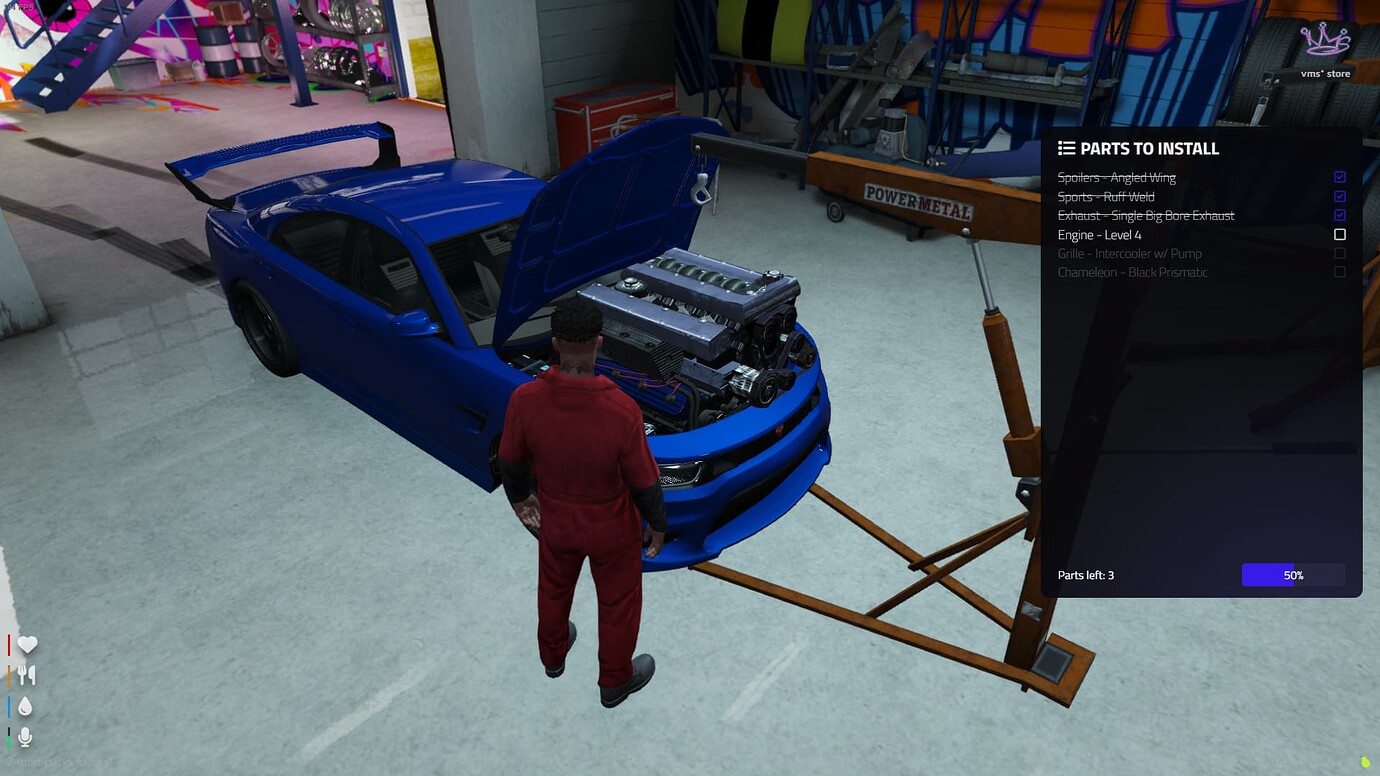Uncheck the Spoilers - Angled Wing checkbox
The height and width of the screenshot is (776, 1380).
click(x=1340, y=177)
